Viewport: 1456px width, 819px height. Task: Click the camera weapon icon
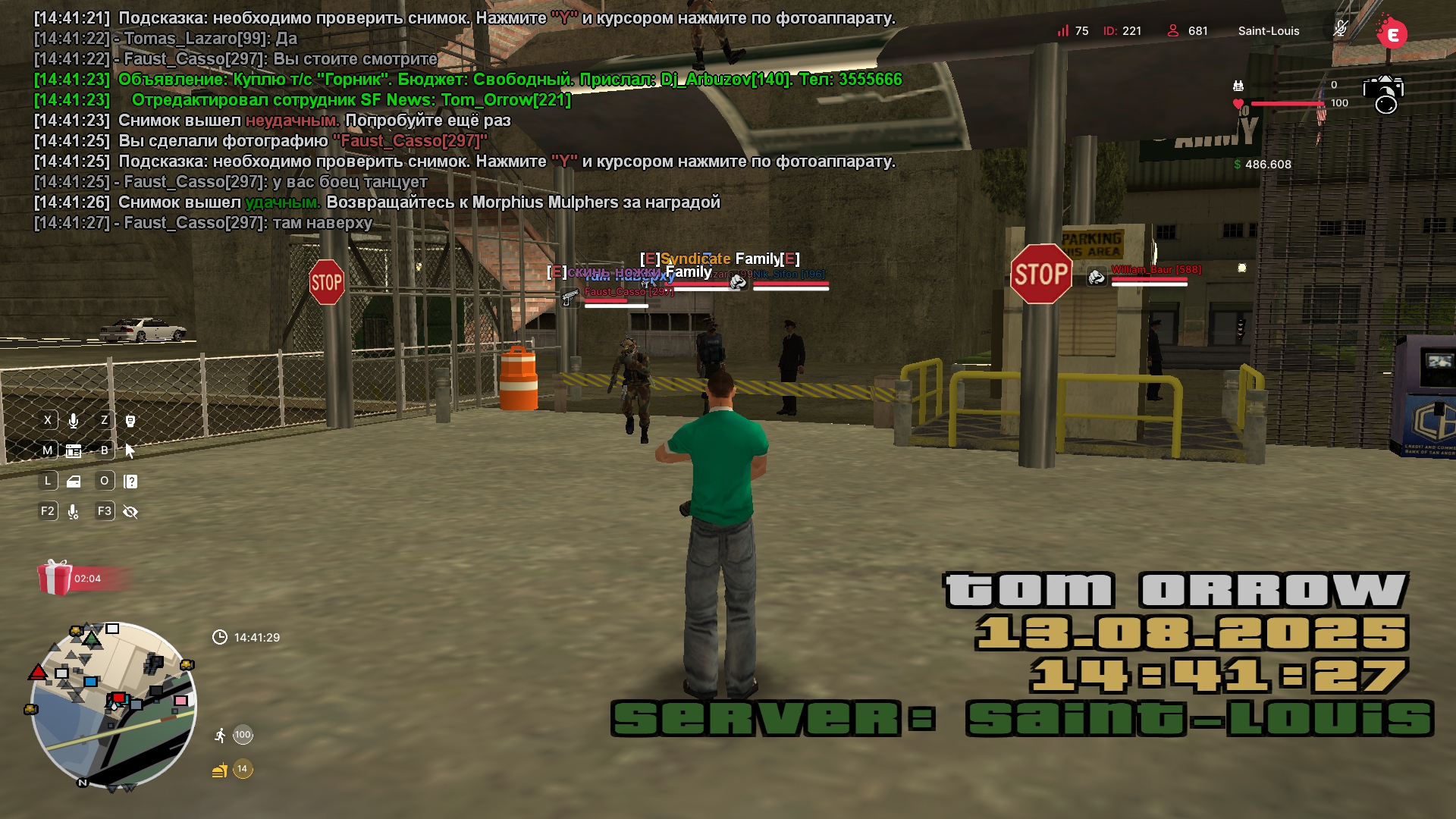point(1383,94)
